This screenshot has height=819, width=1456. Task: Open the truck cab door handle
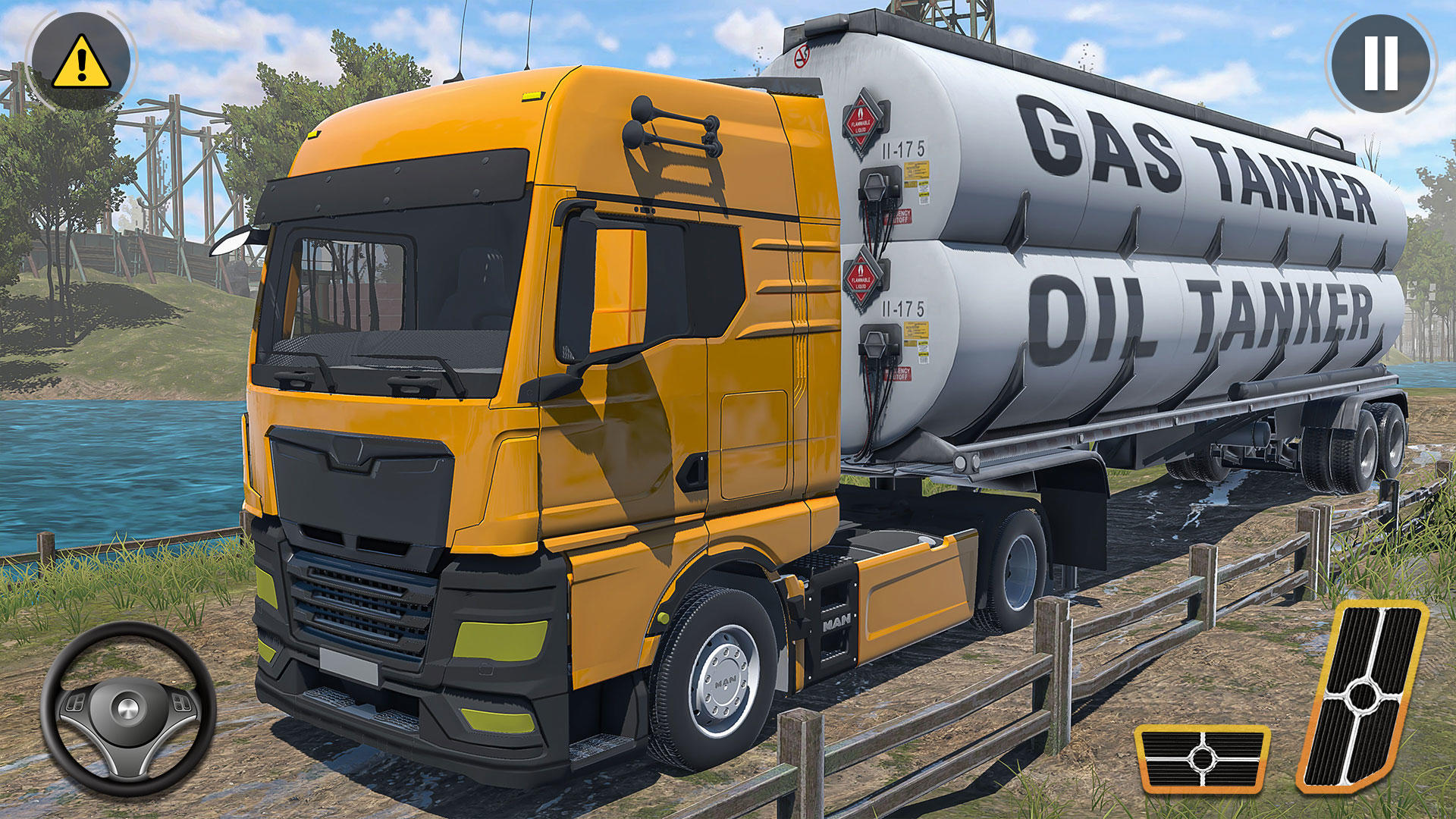click(692, 473)
